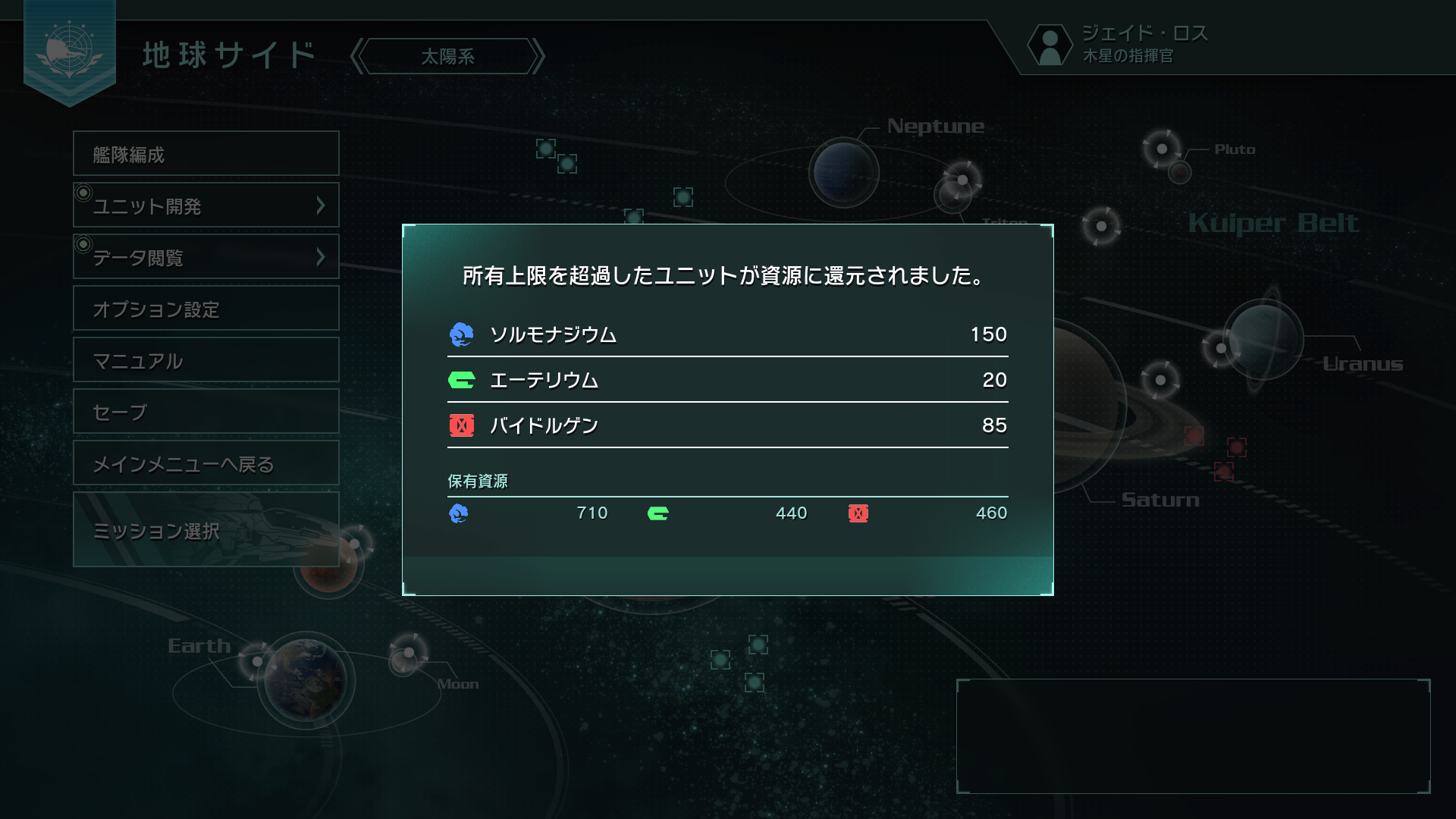Screen dimensions: 1456x819
Task: Click the red バイドルゲン resource icon
Action: pyautogui.click(x=460, y=425)
